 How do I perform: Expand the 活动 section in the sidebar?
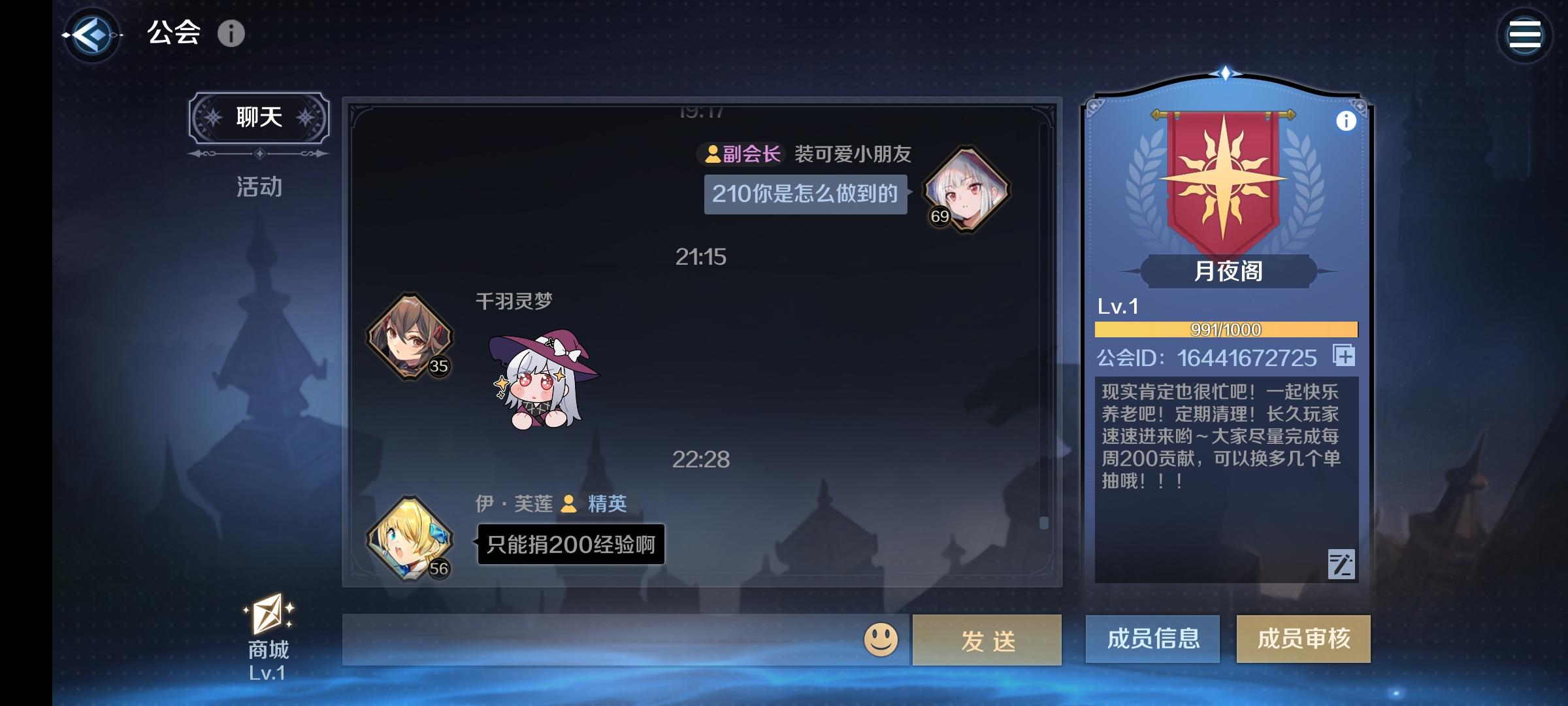tap(259, 188)
